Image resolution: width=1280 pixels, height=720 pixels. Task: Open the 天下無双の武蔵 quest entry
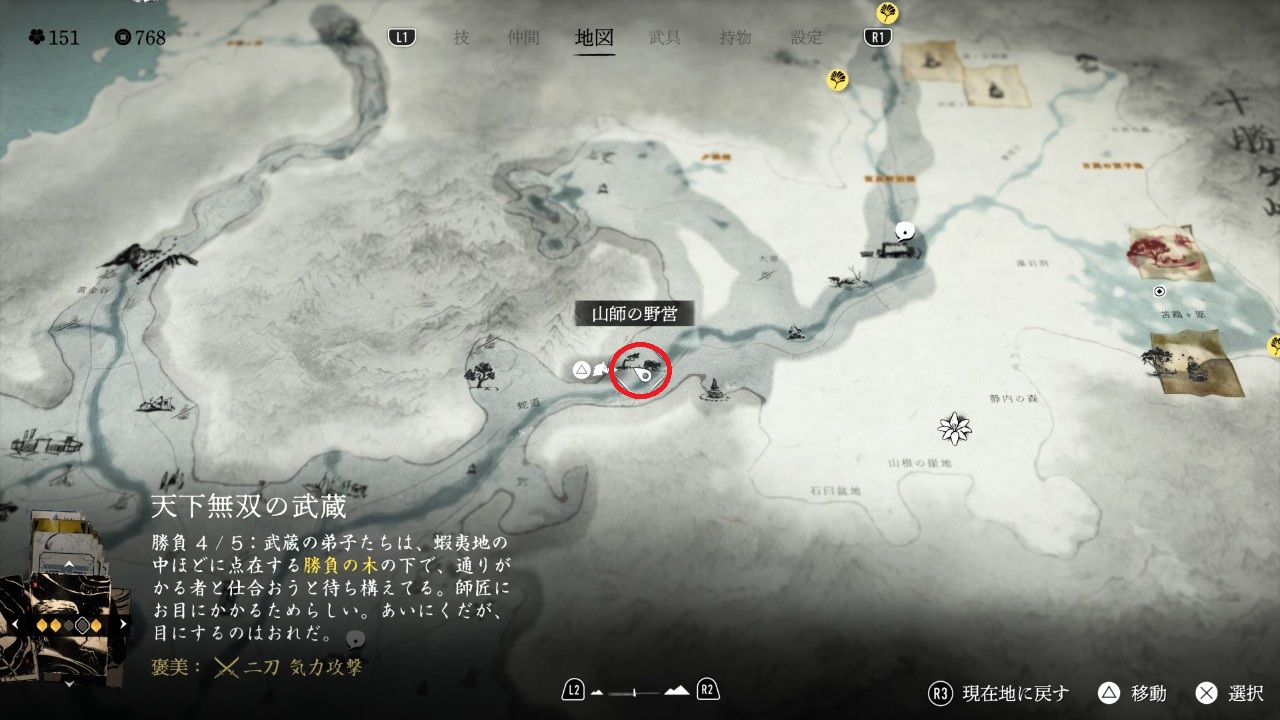tap(249, 506)
